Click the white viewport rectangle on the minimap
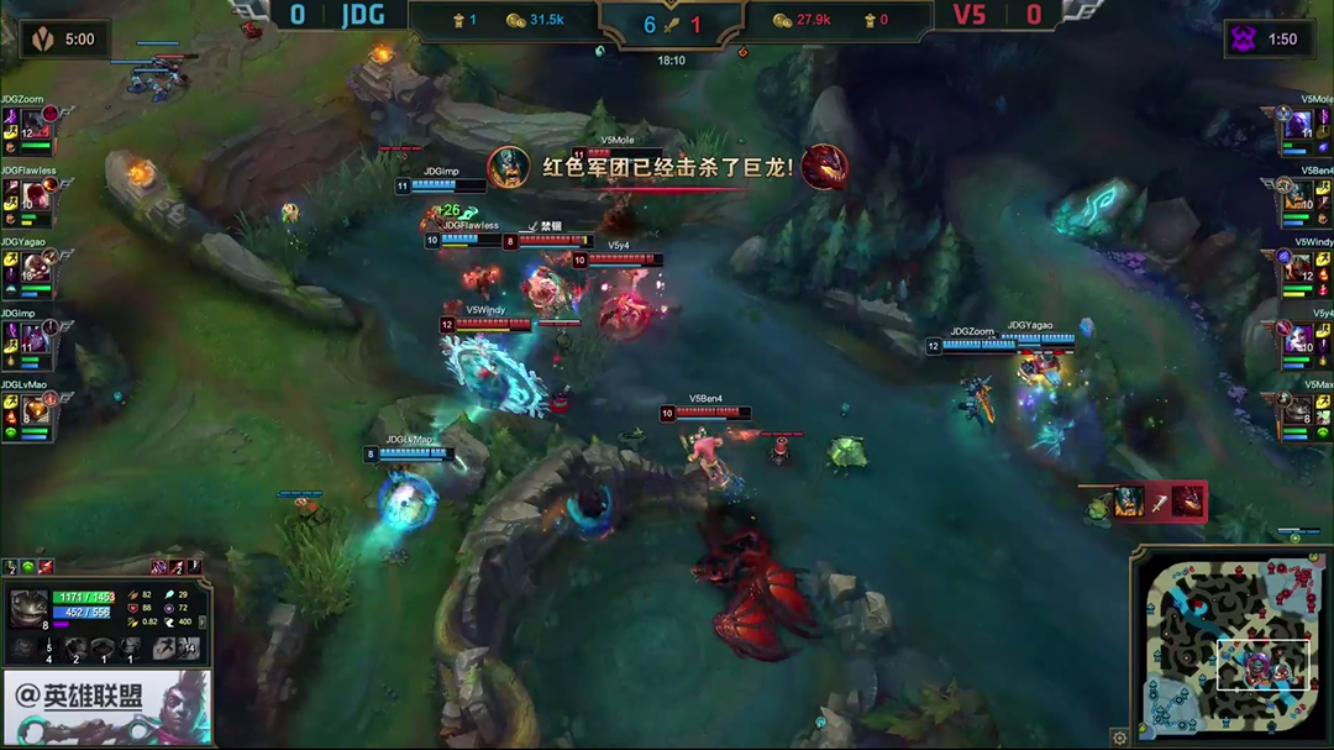This screenshot has width=1334, height=750. click(x=1263, y=664)
